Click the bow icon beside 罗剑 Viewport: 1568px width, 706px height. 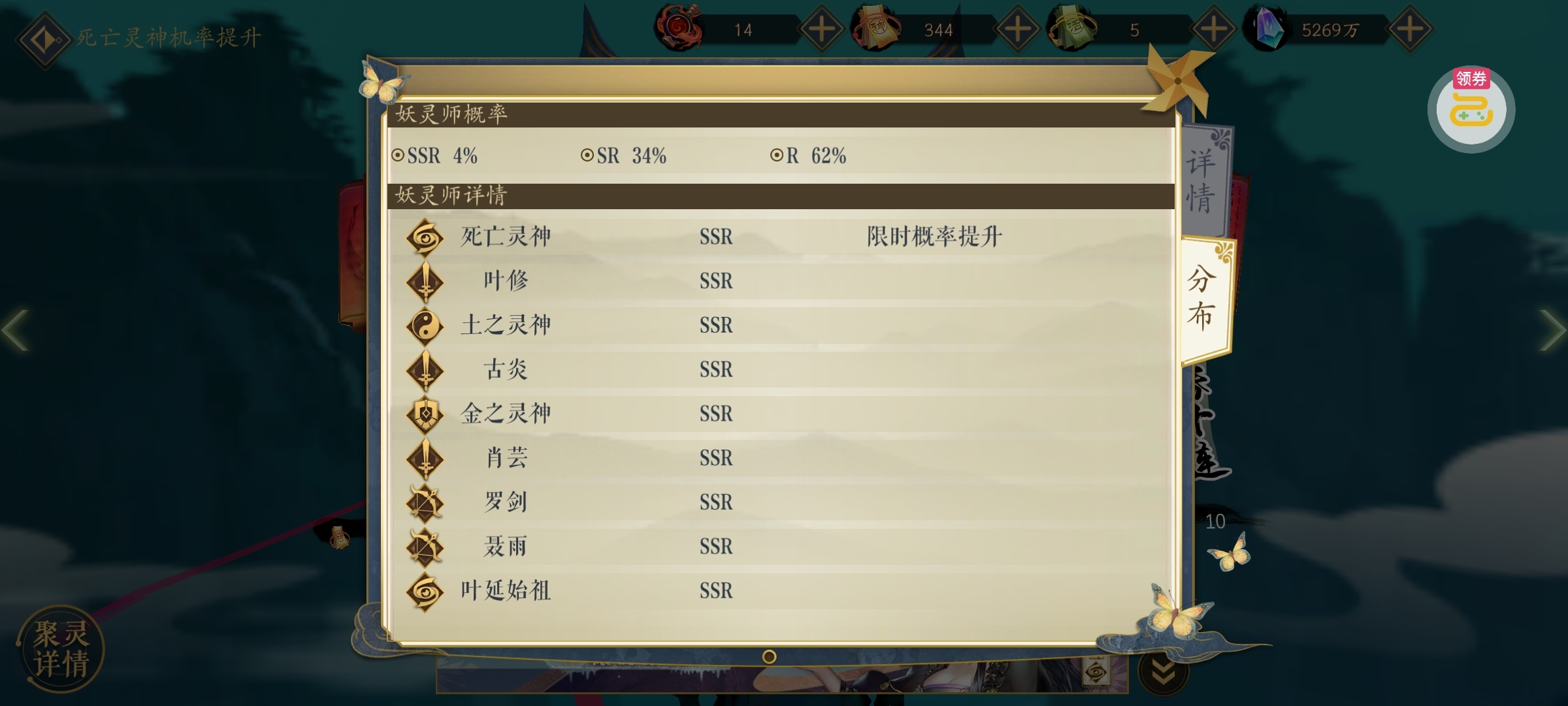(x=425, y=502)
